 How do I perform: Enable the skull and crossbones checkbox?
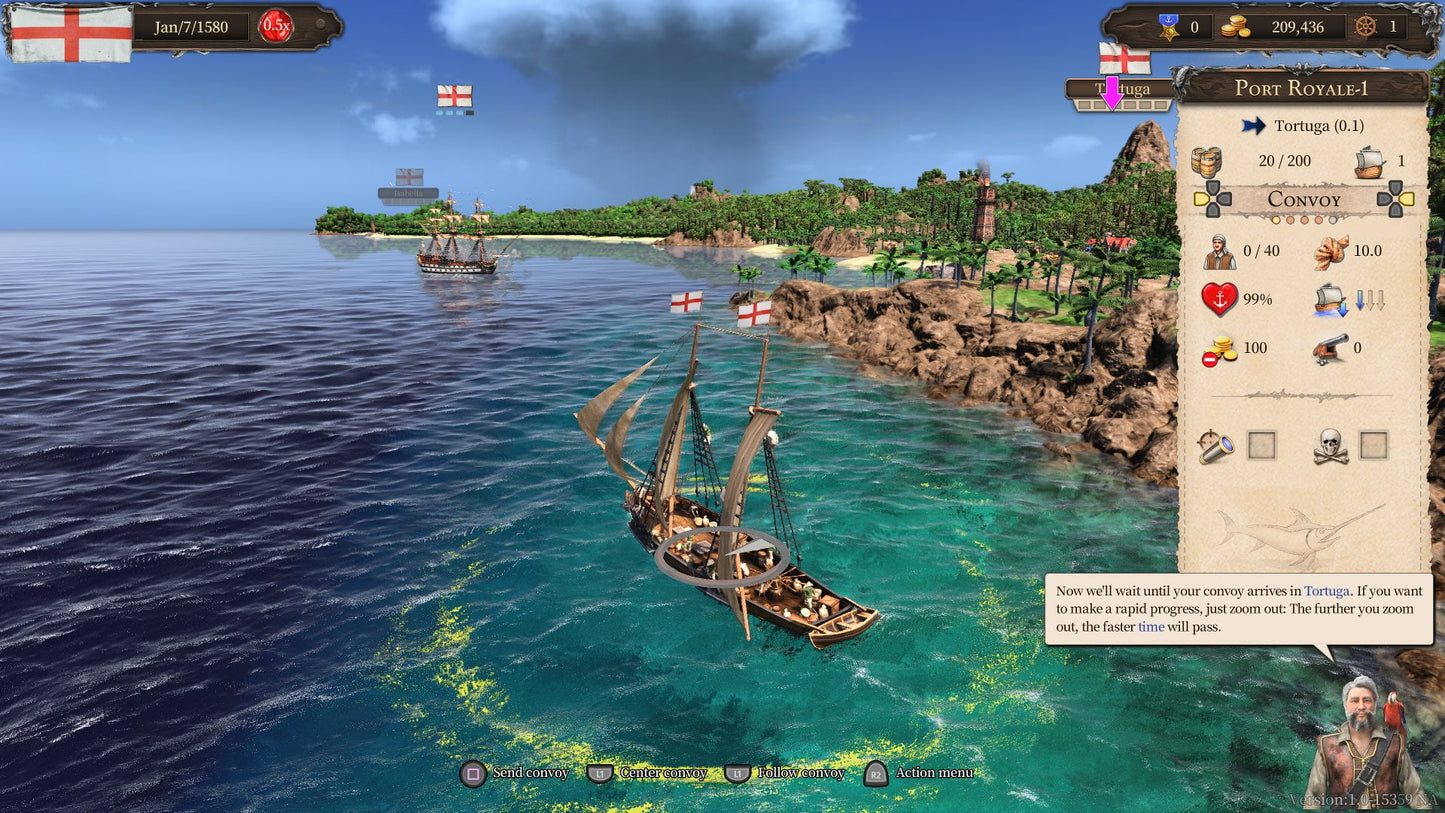1374,446
